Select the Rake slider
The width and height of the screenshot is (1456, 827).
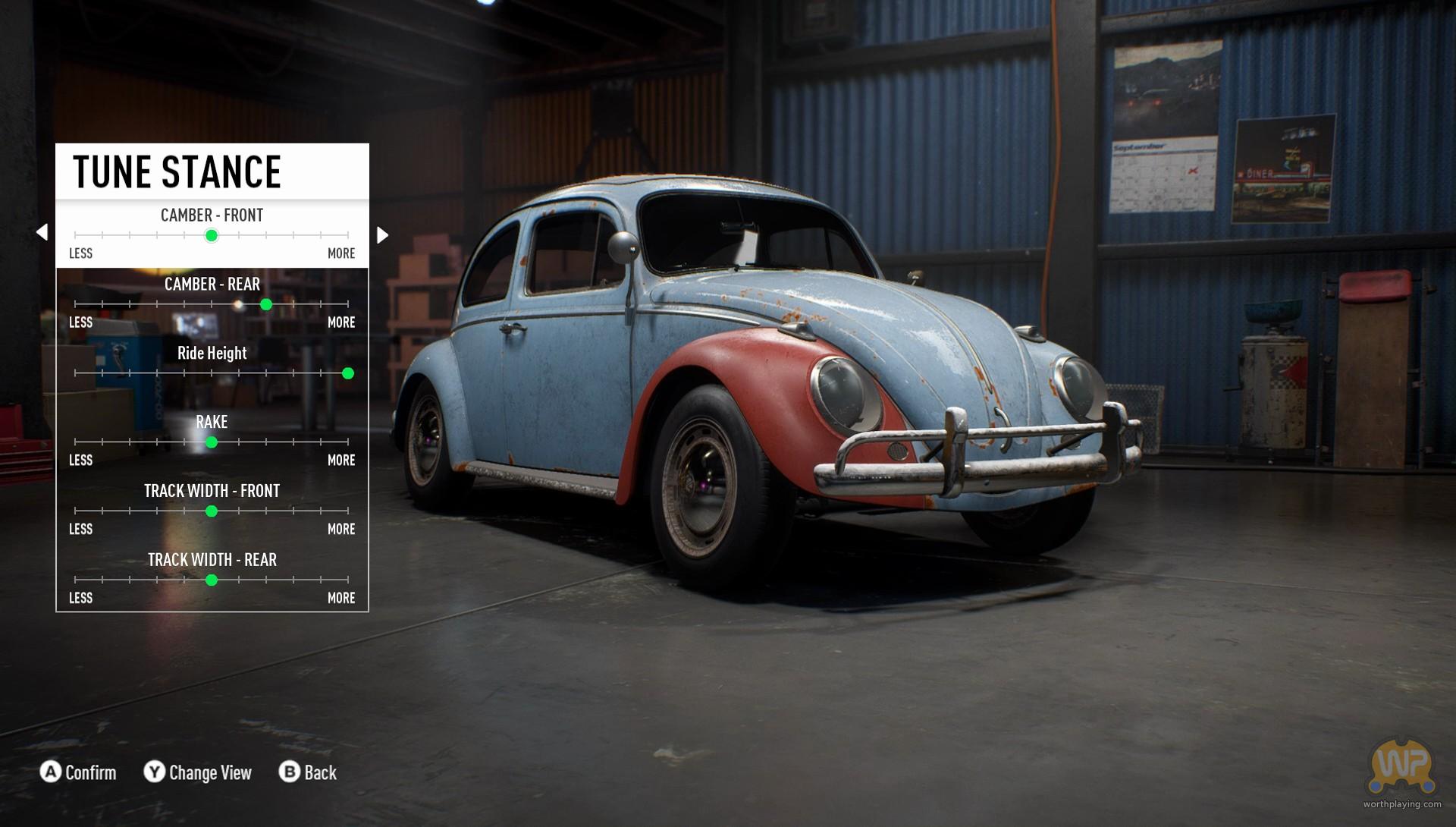point(212,442)
